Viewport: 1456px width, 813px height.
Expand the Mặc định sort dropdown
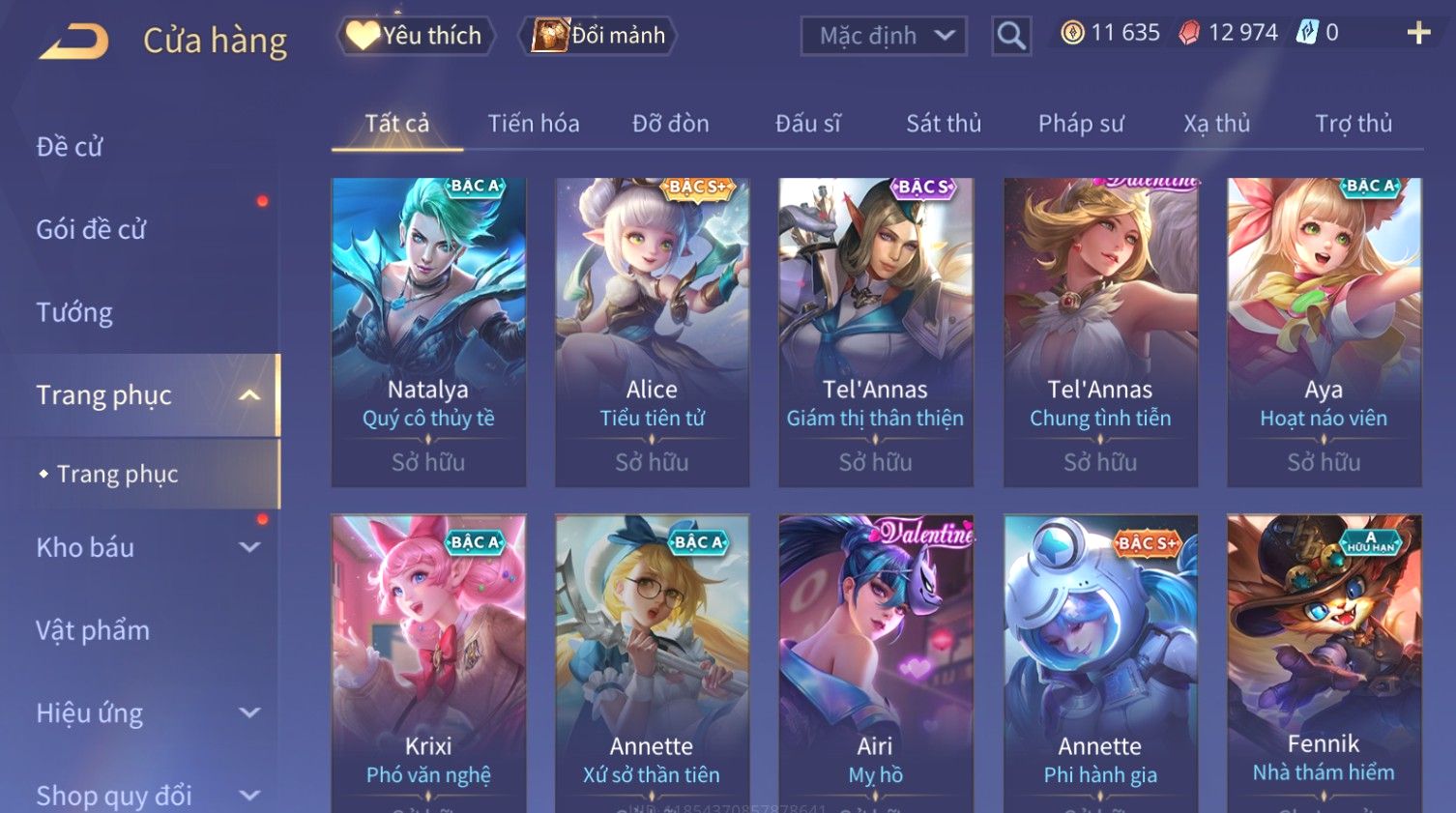(x=883, y=37)
